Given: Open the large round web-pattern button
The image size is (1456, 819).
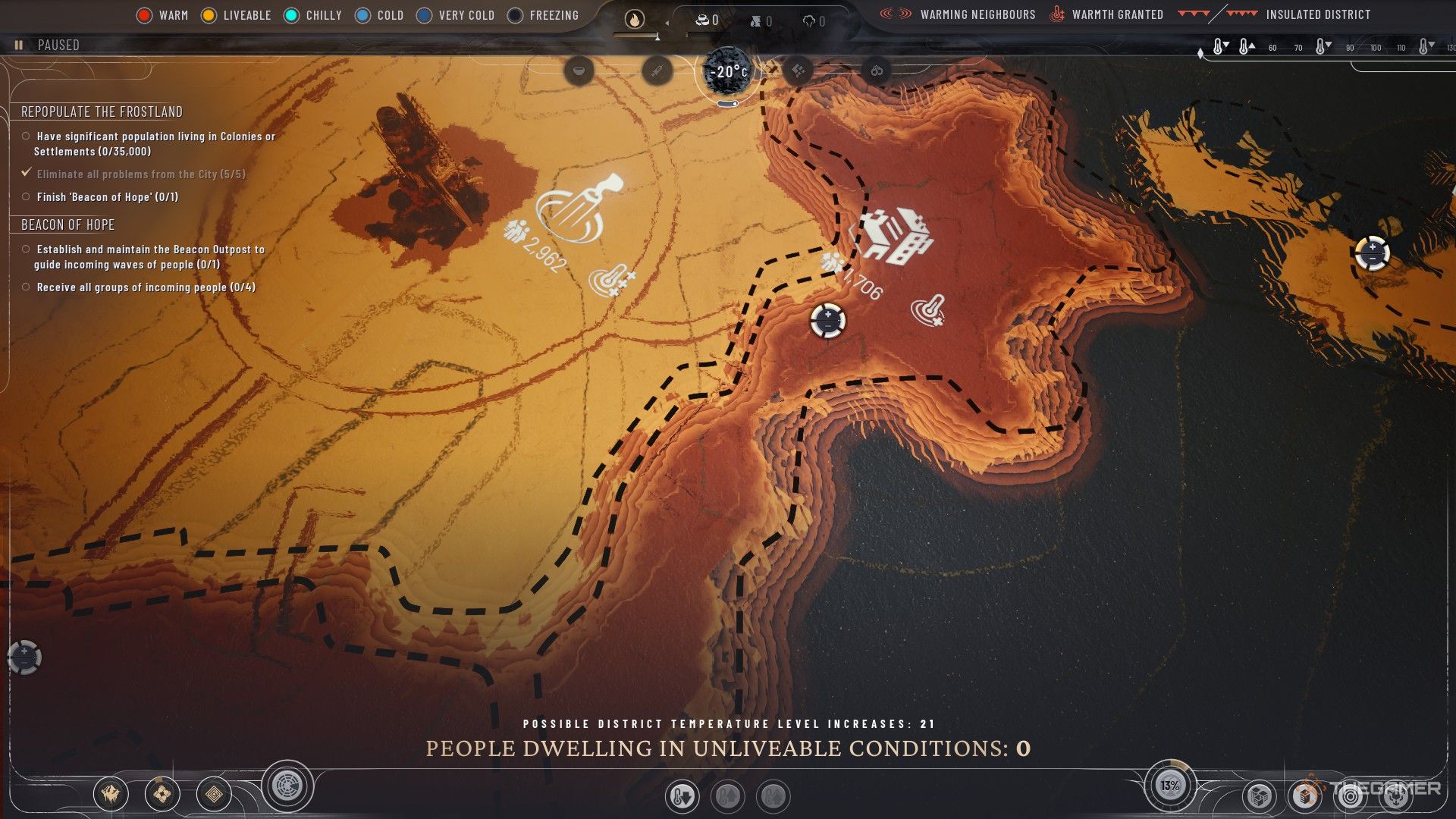Looking at the screenshot, I should click(288, 786).
